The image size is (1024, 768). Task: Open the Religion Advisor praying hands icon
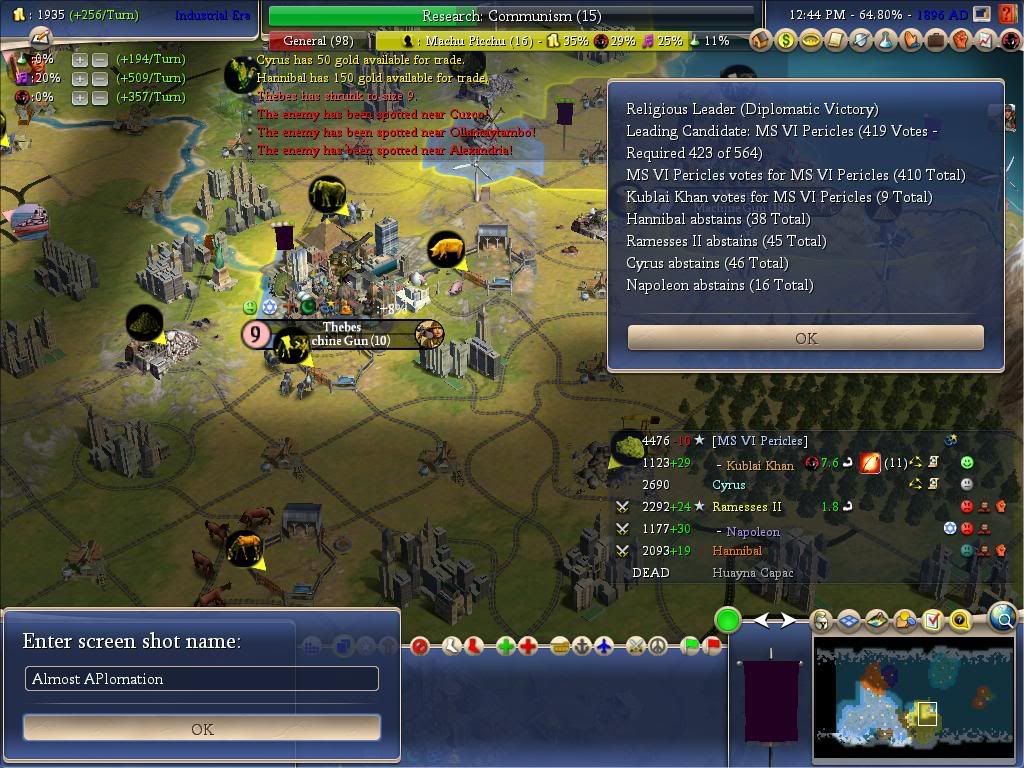910,41
